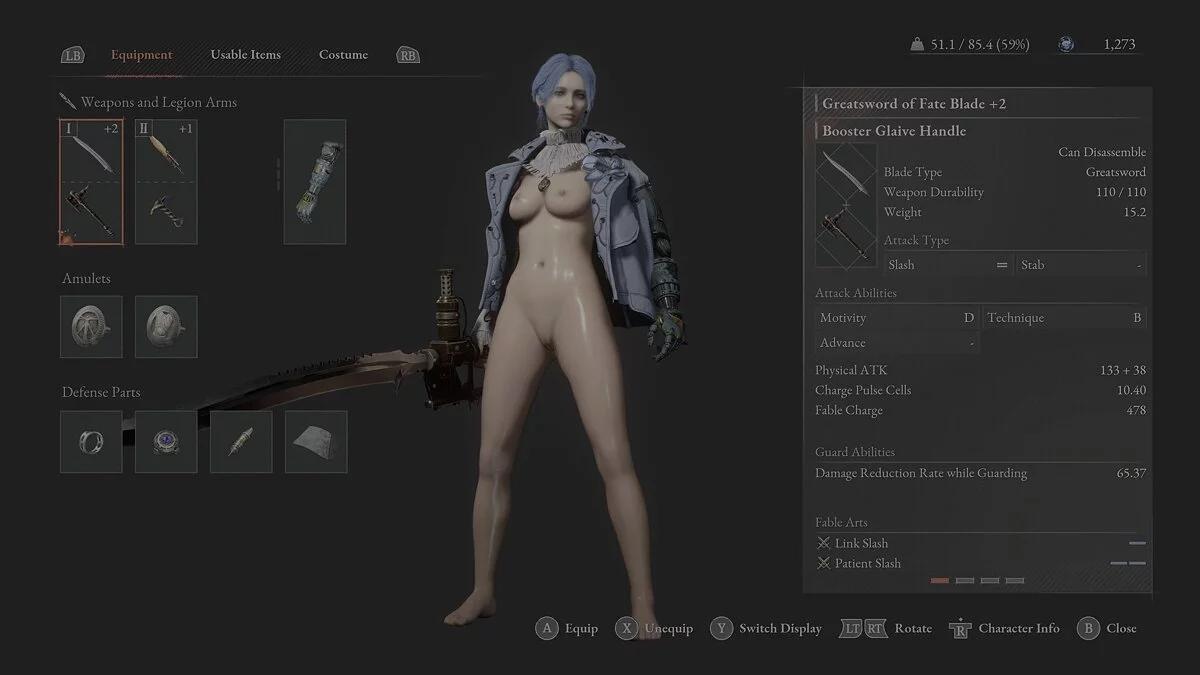Pick the grey liner defense part slot

tap(316, 441)
